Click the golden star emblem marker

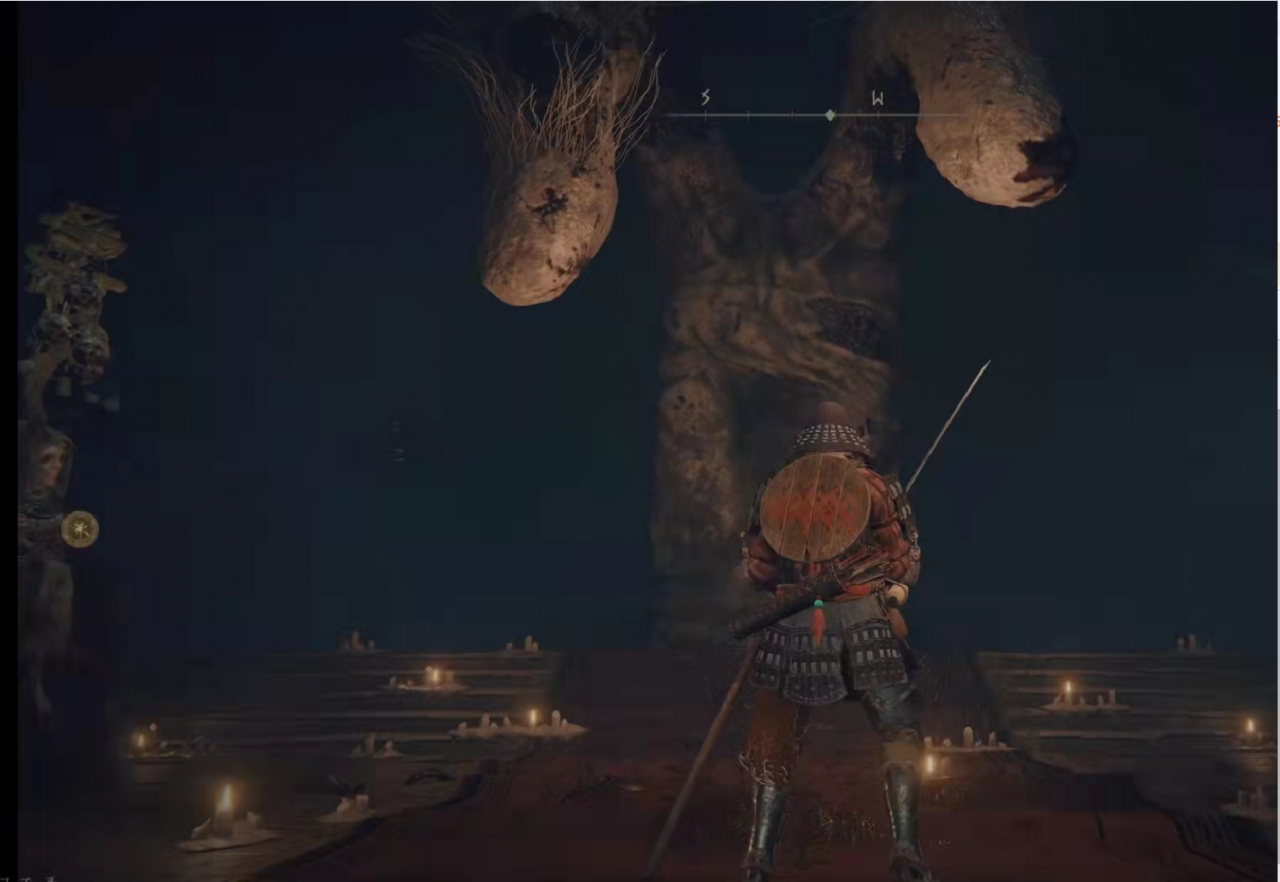click(80, 529)
